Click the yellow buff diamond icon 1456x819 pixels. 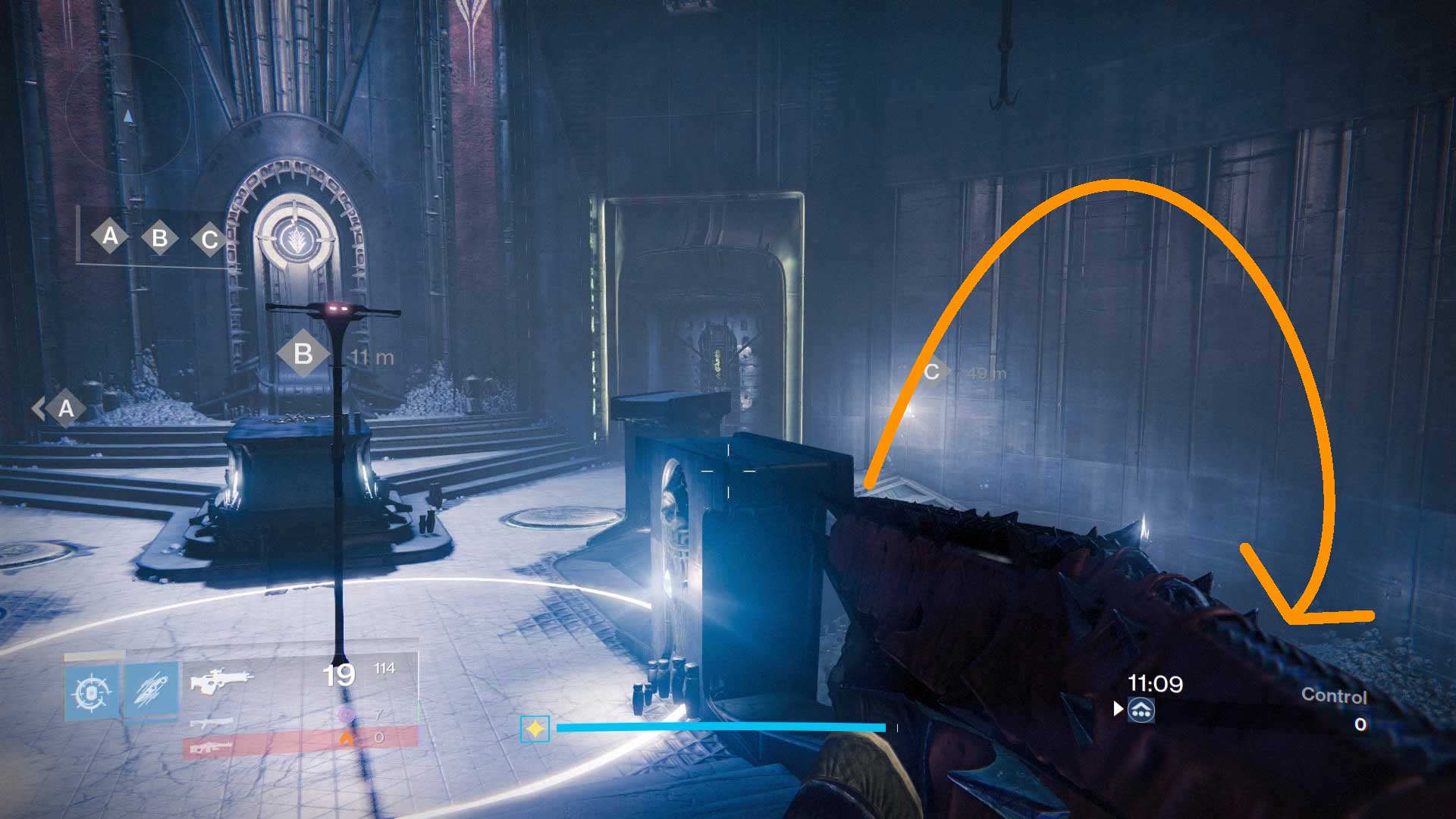tap(535, 728)
